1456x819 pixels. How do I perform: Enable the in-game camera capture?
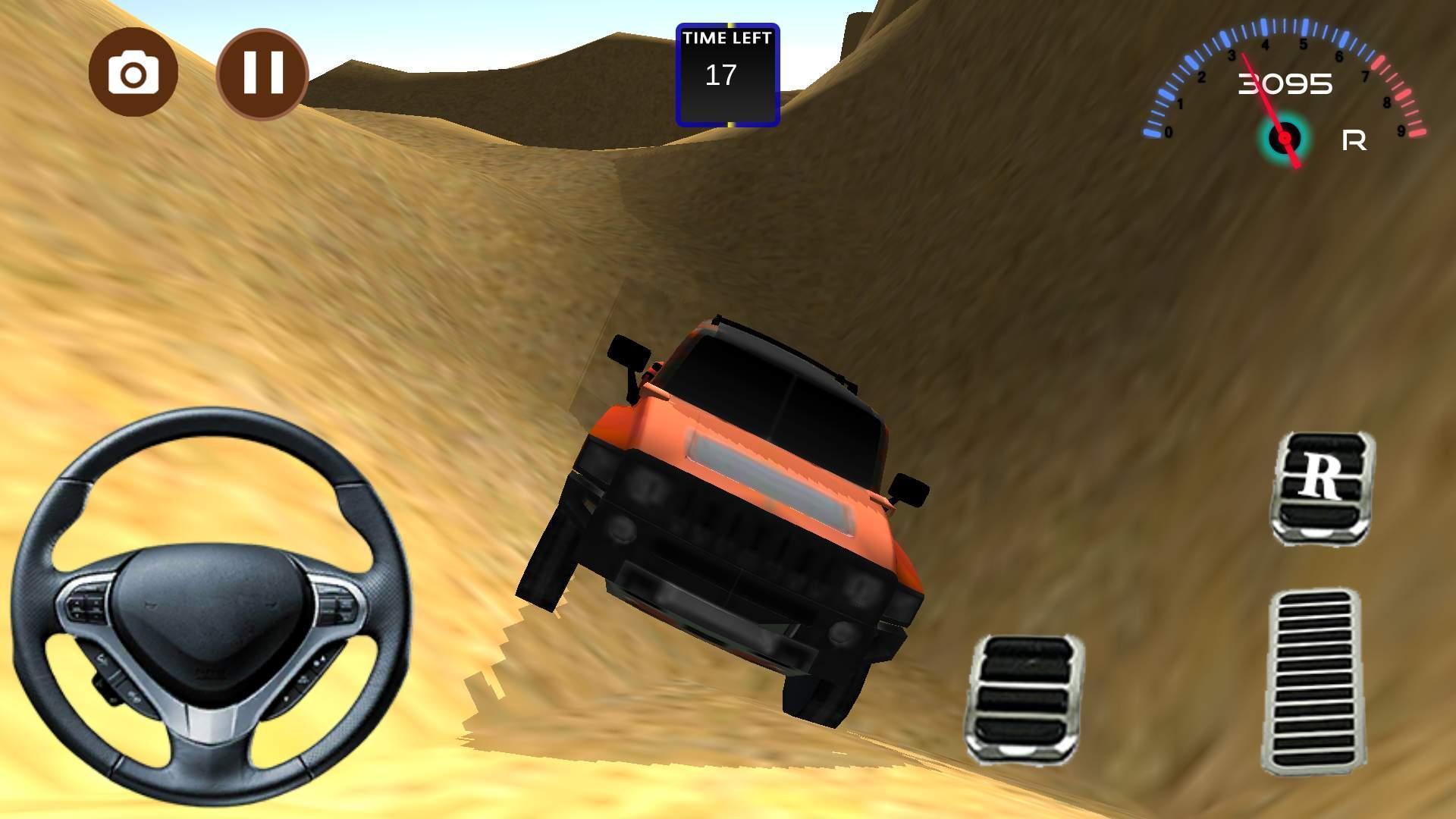coord(133,72)
